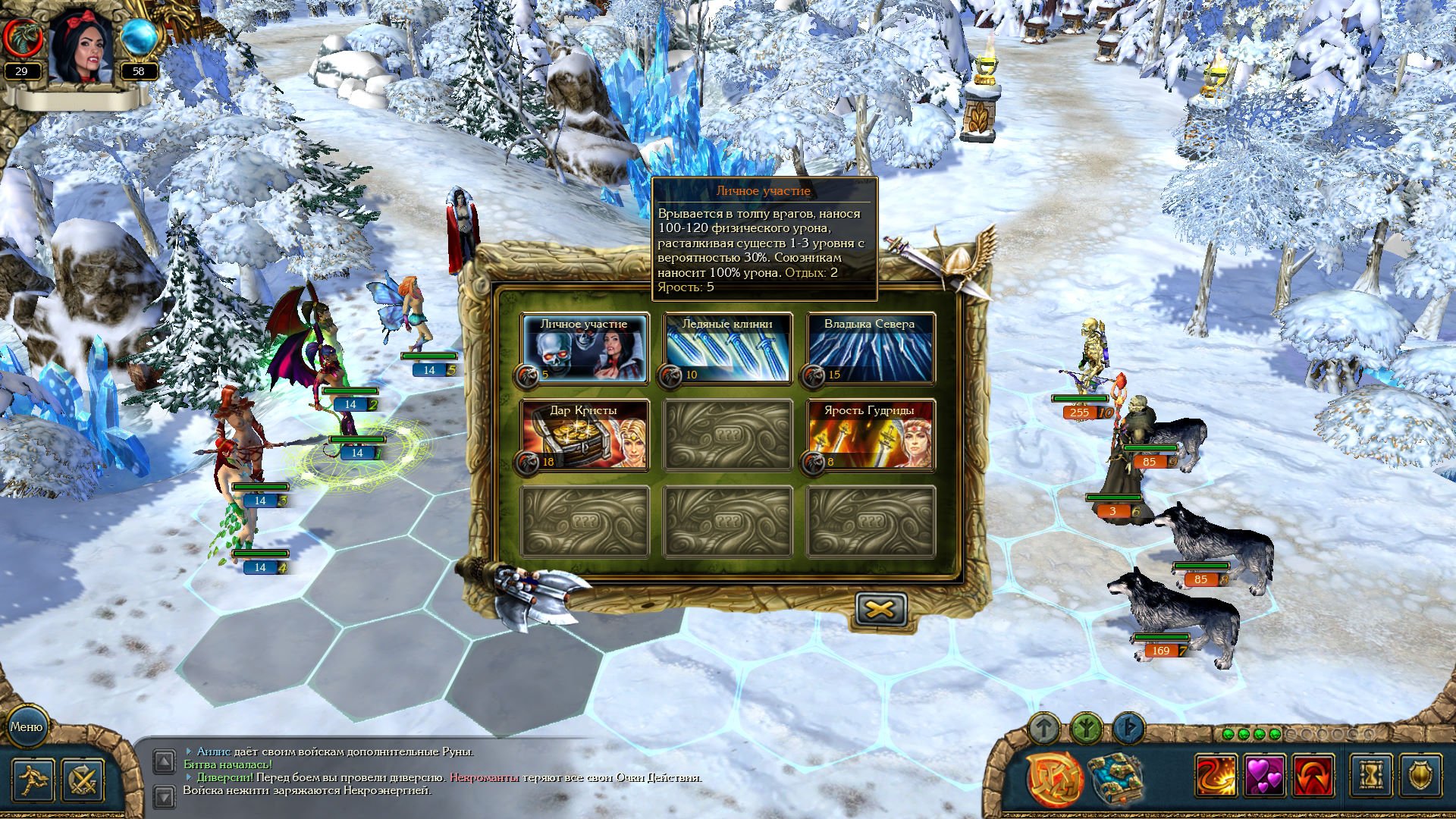
Task: Click the golden shield defend button
Action: pyautogui.click(x=1420, y=775)
